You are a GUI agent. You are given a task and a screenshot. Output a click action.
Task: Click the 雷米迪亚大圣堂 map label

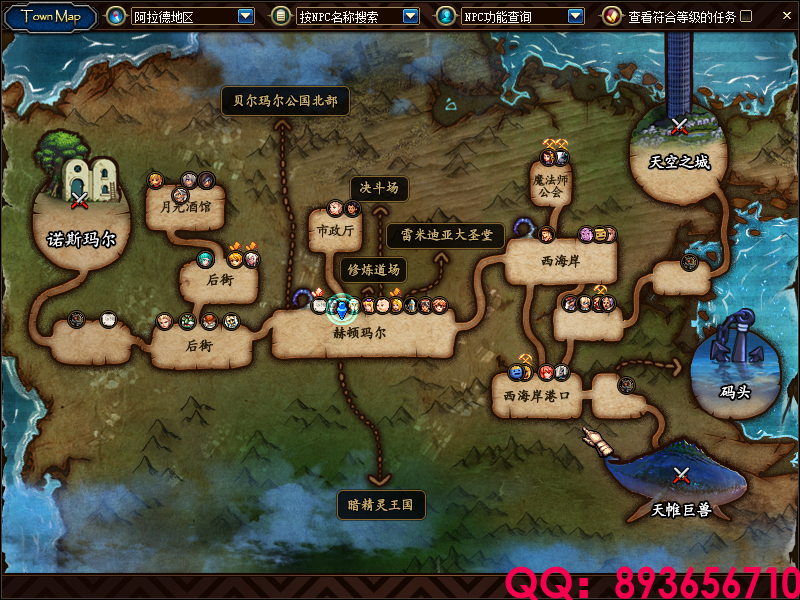coord(445,236)
